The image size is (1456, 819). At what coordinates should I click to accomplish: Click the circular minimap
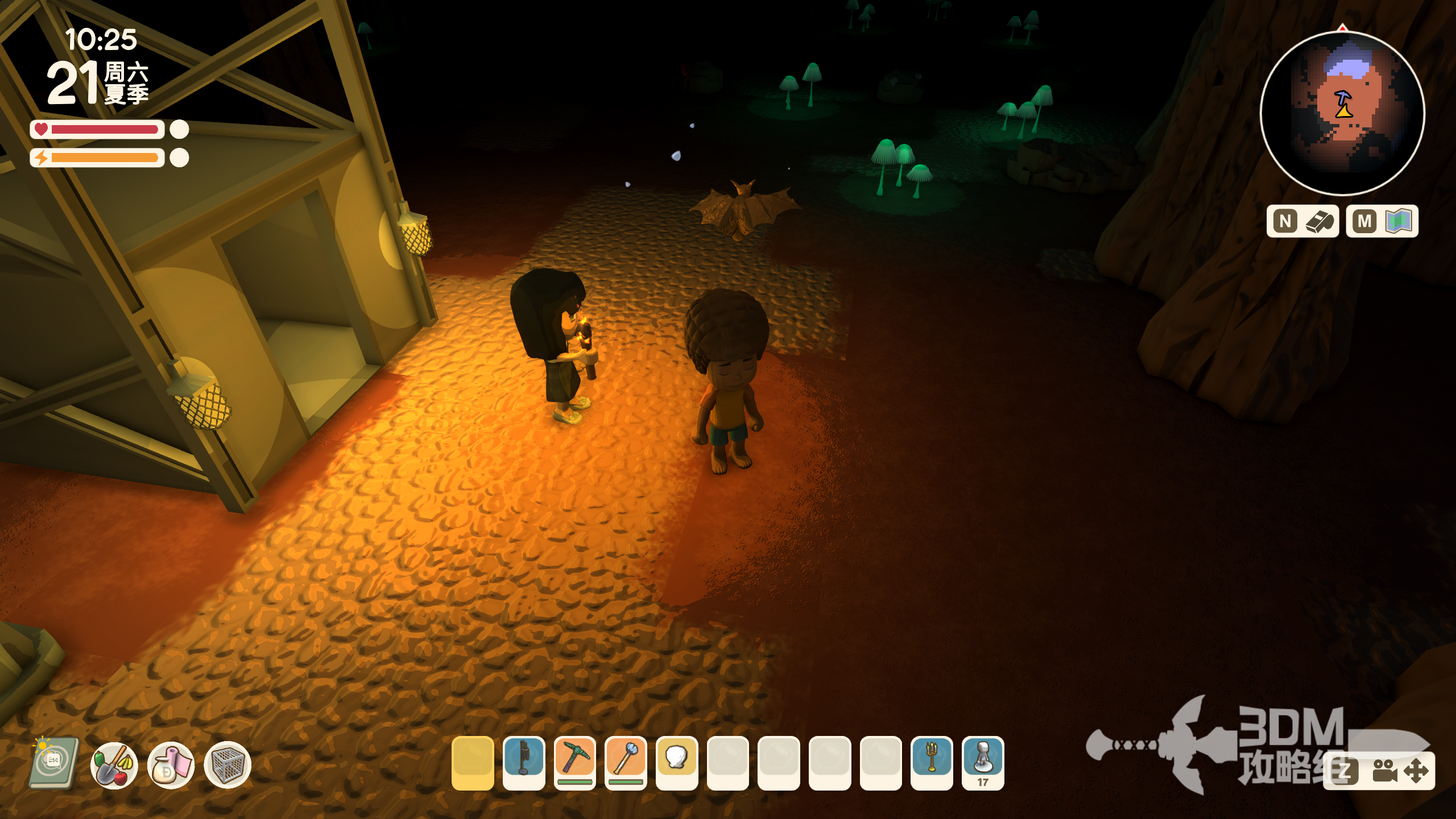click(x=1342, y=114)
